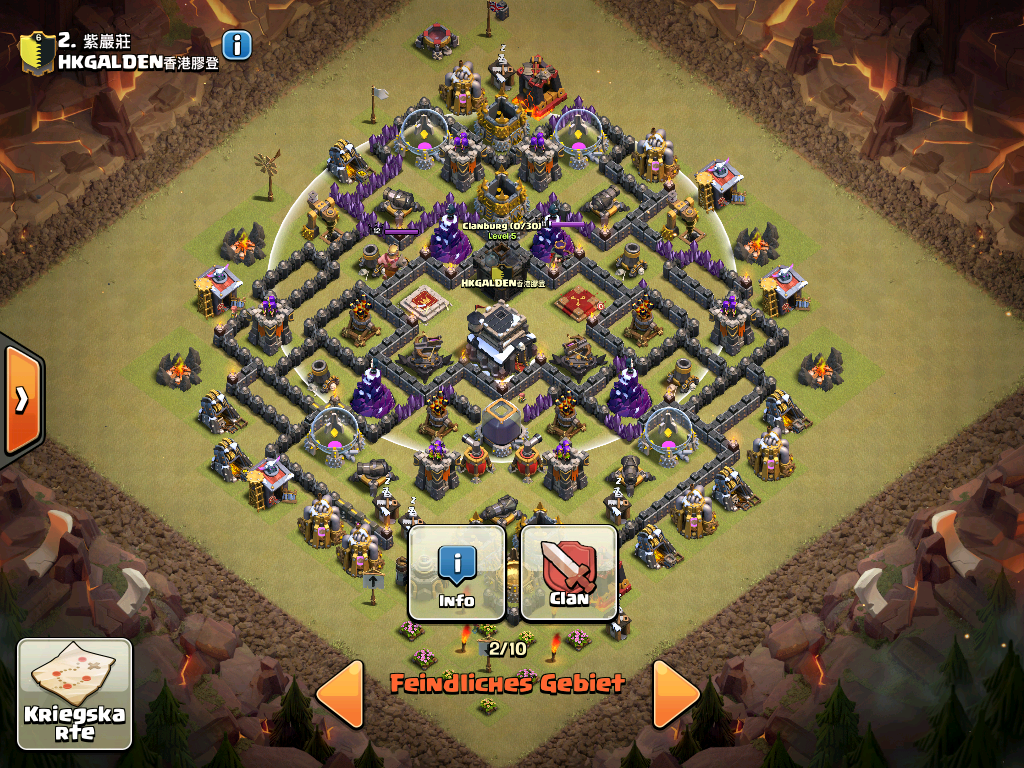This screenshot has width=1024, height=768.
Task: Advance to next enemy base with right arrow
Action: [x=676, y=693]
